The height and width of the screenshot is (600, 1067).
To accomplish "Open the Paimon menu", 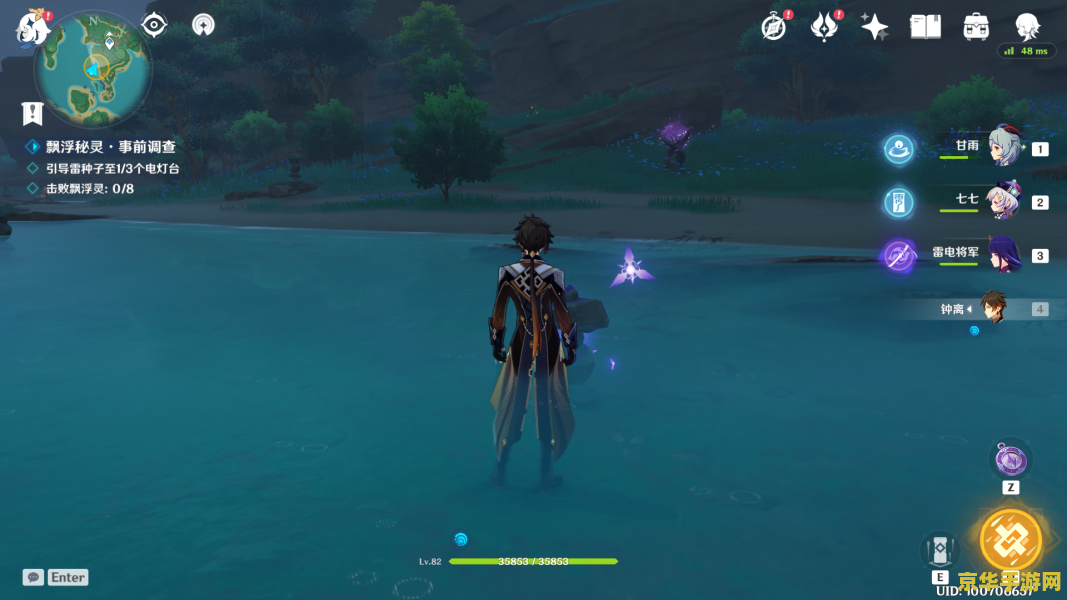I will pos(33,28).
